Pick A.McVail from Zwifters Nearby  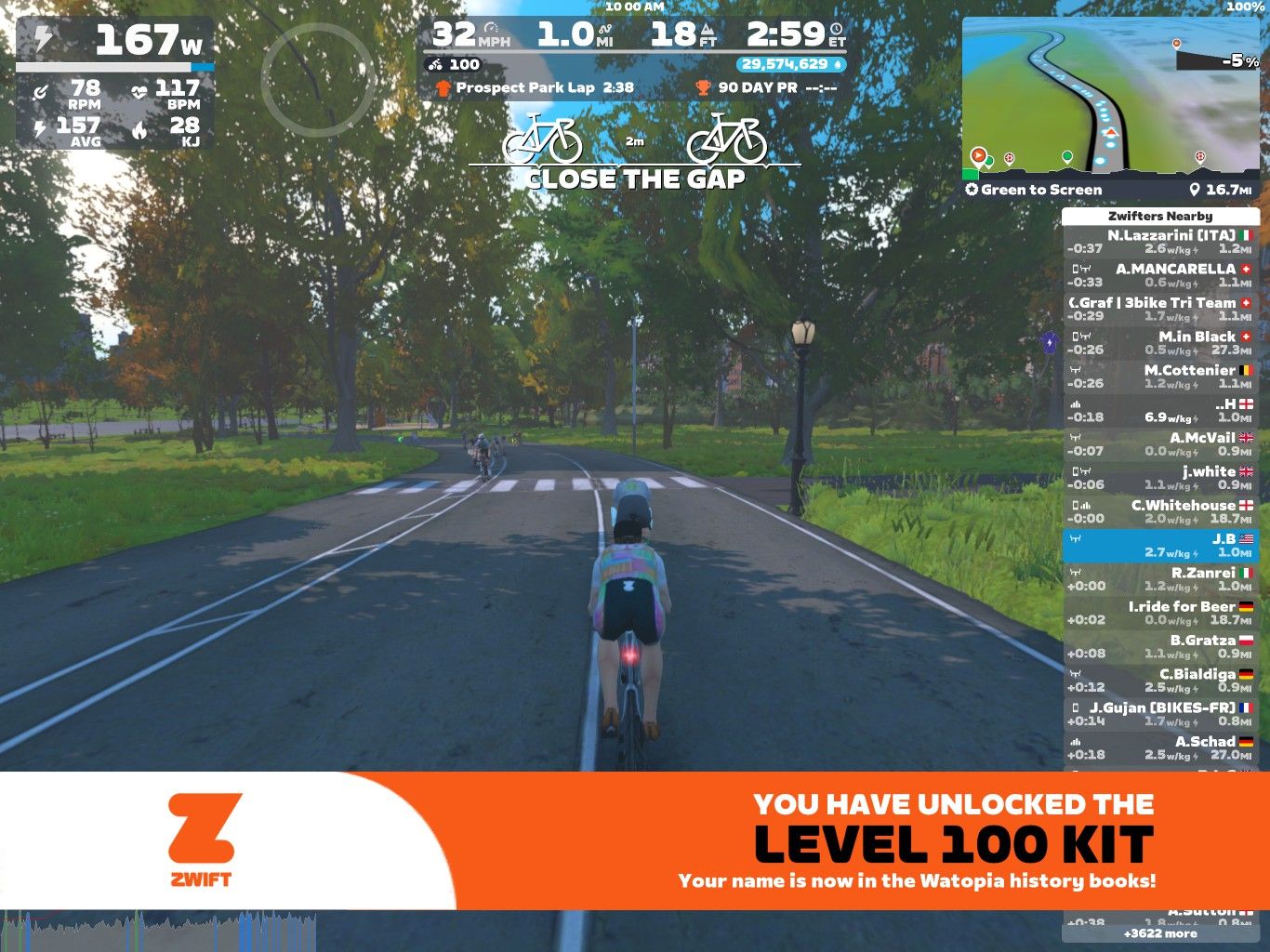(x=1159, y=444)
